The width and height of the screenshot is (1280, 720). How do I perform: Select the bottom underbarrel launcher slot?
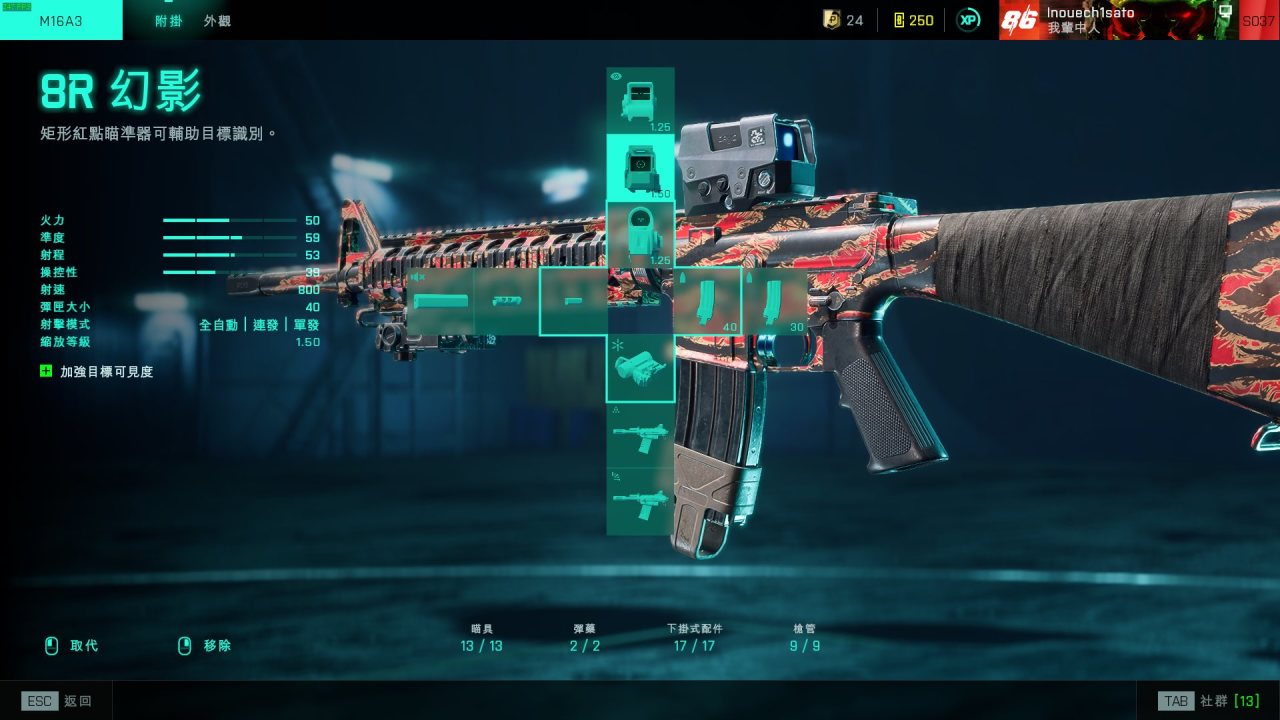(x=640, y=501)
